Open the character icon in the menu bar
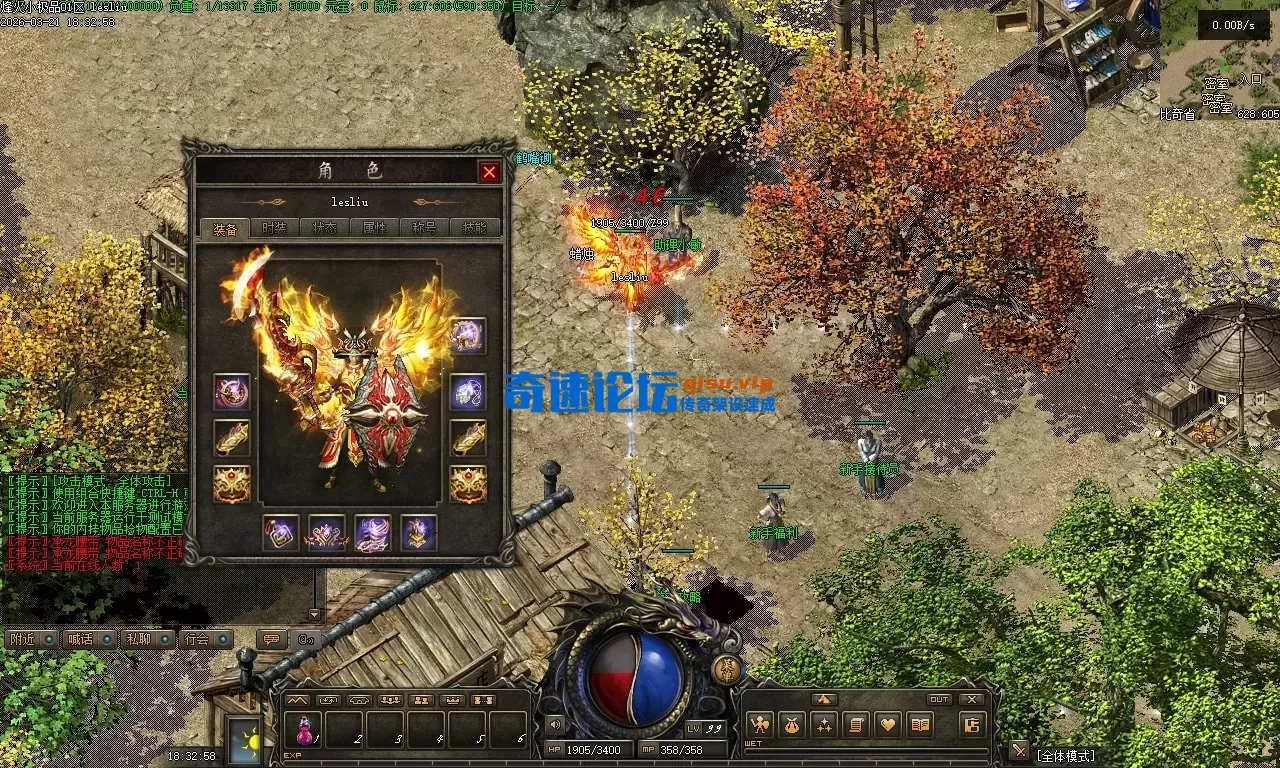Screen dimensions: 1280x768 (x=760, y=725)
